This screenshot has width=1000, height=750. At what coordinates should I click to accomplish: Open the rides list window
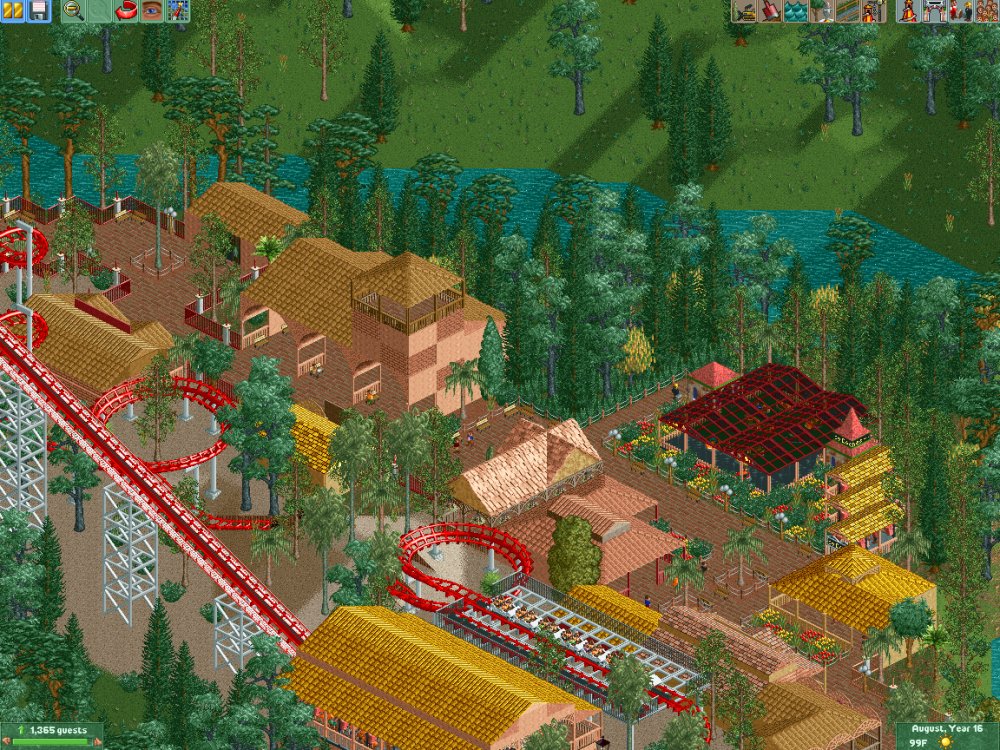pyautogui.click(x=910, y=11)
